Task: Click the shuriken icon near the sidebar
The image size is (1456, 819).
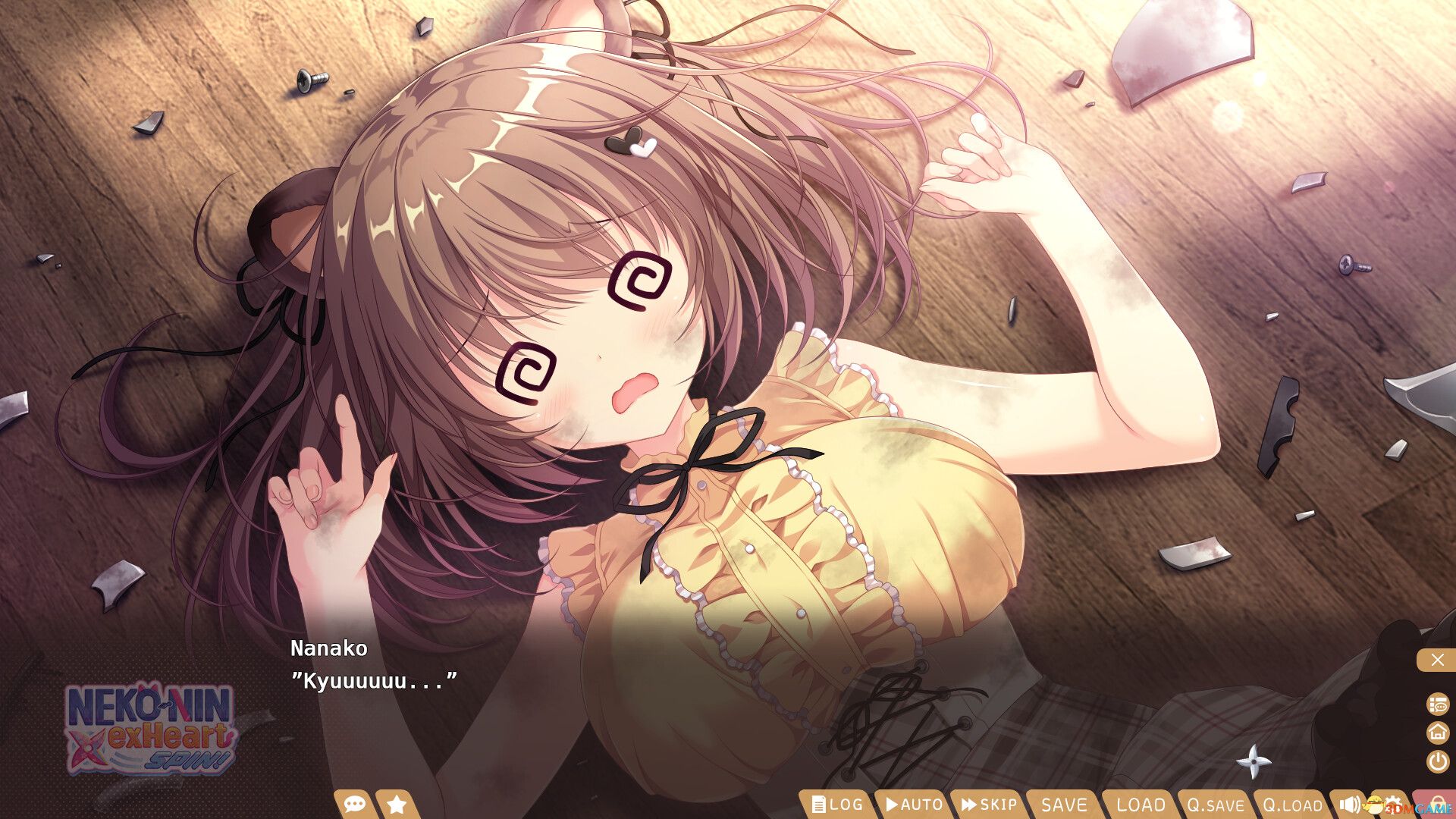Action: click(1254, 762)
